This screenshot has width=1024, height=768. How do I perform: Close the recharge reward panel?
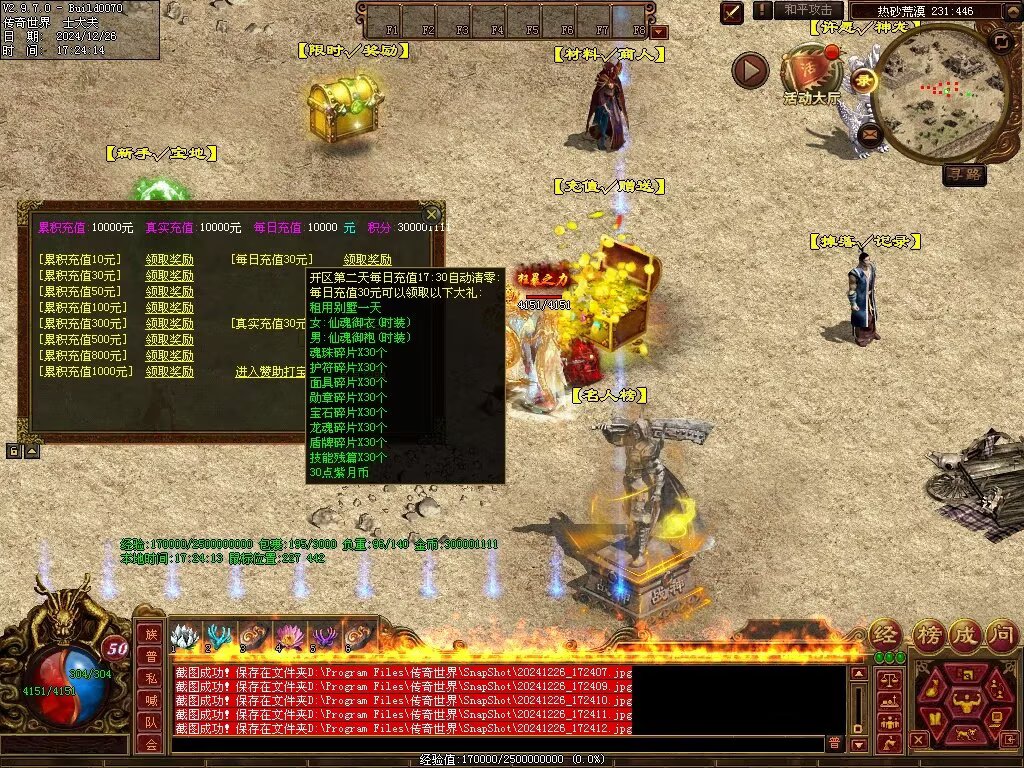[x=431, y=214]
